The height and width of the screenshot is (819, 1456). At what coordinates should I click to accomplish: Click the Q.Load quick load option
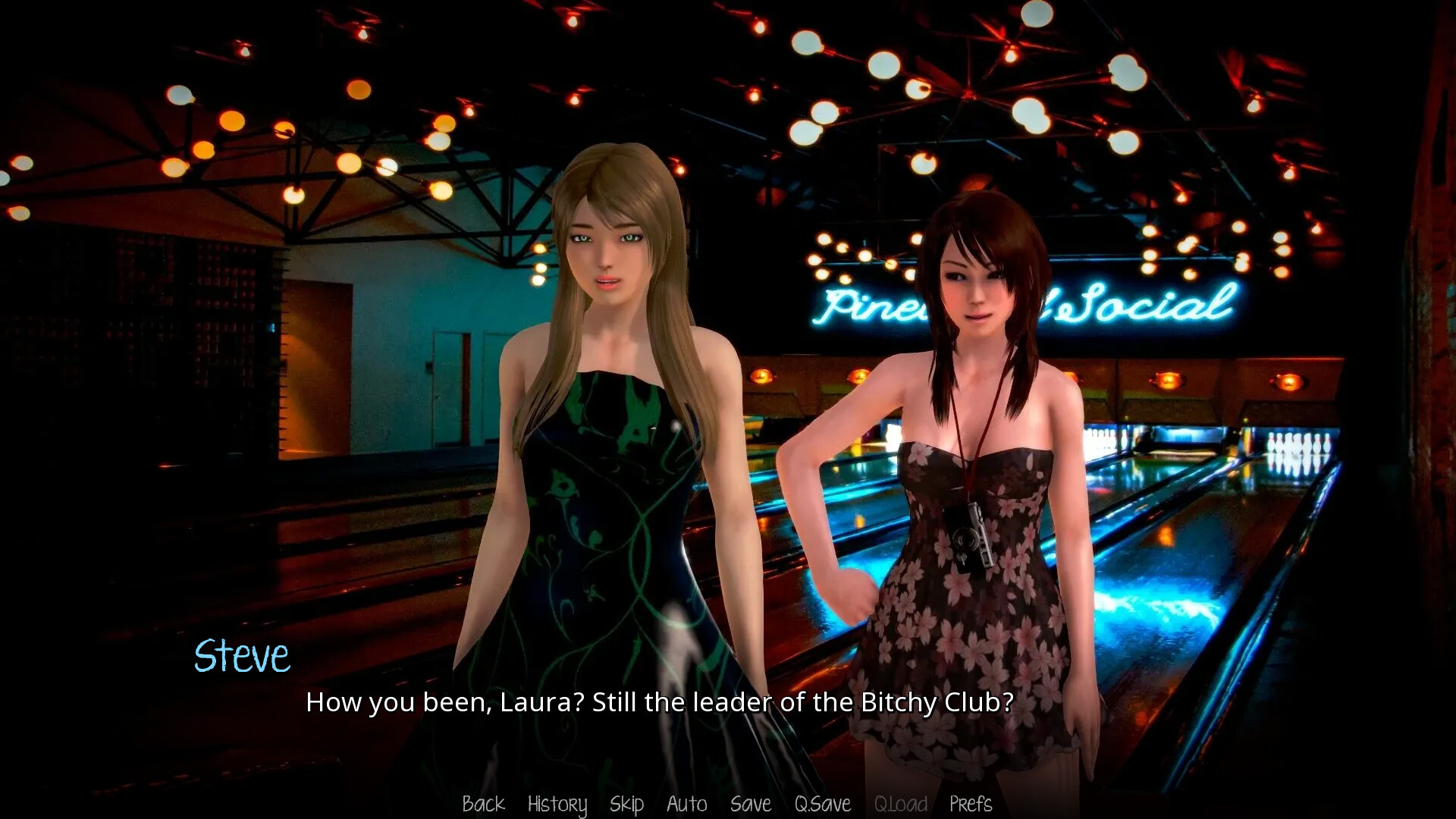(x=900, y=804)
